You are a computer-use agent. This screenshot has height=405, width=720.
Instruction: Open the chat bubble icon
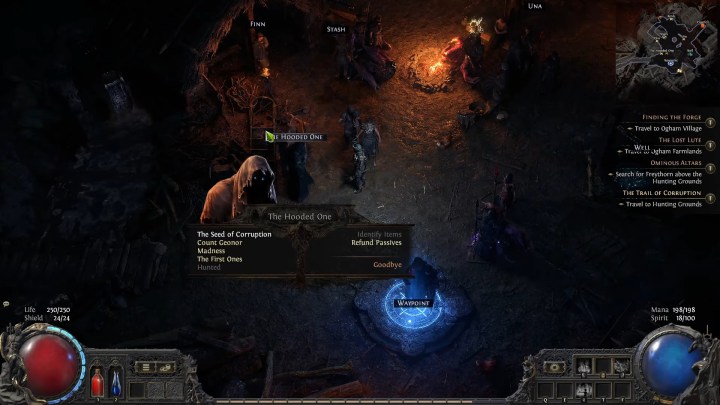click(x=6, y=304)
